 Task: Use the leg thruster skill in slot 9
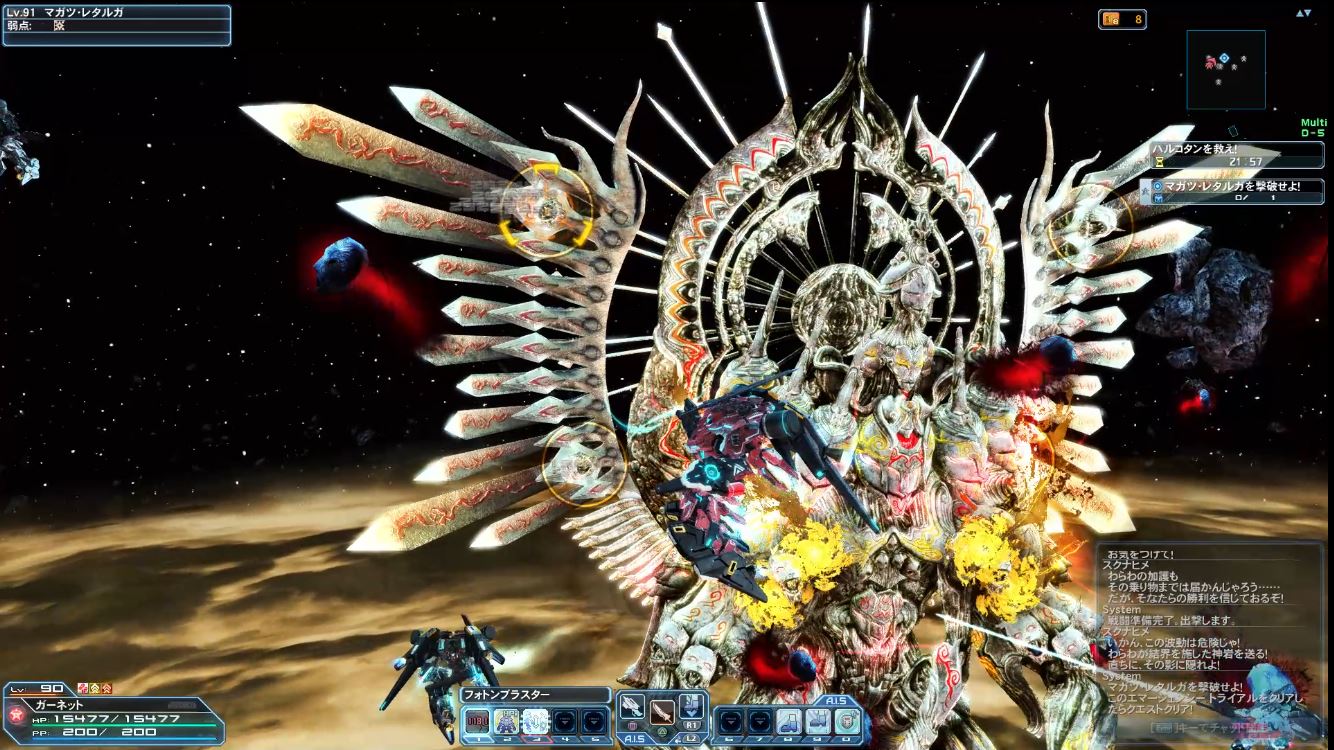(x=818, y=721)
